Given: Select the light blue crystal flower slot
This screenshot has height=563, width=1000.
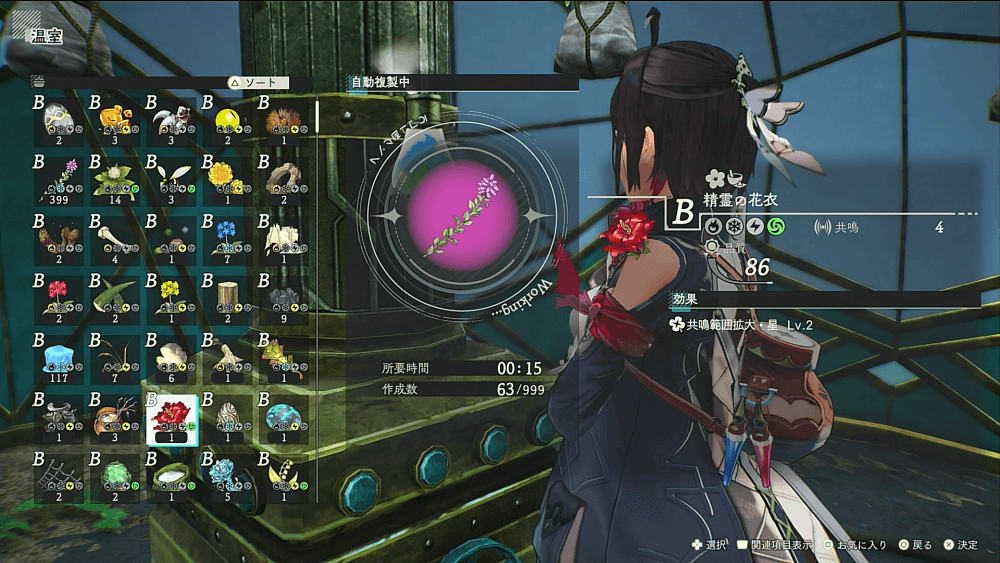Looking at the screenshot, I should pos(227,476).
